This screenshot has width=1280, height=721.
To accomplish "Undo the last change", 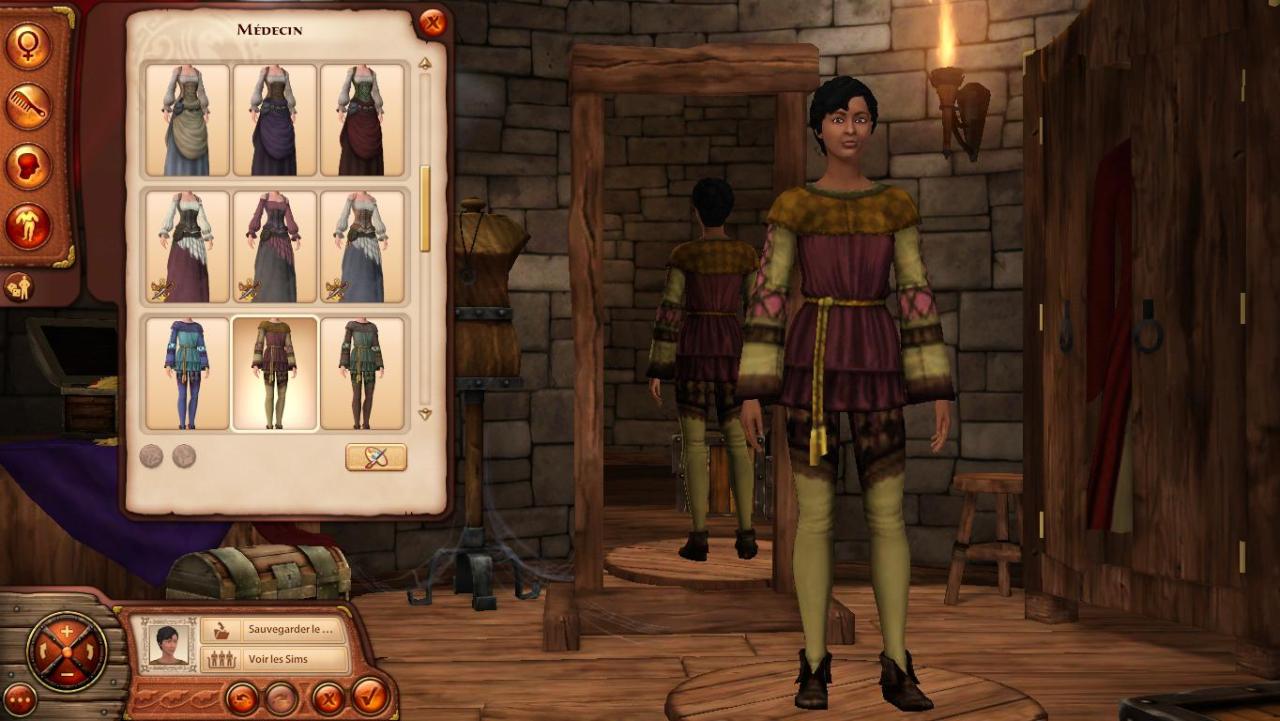I will (242, 697).
